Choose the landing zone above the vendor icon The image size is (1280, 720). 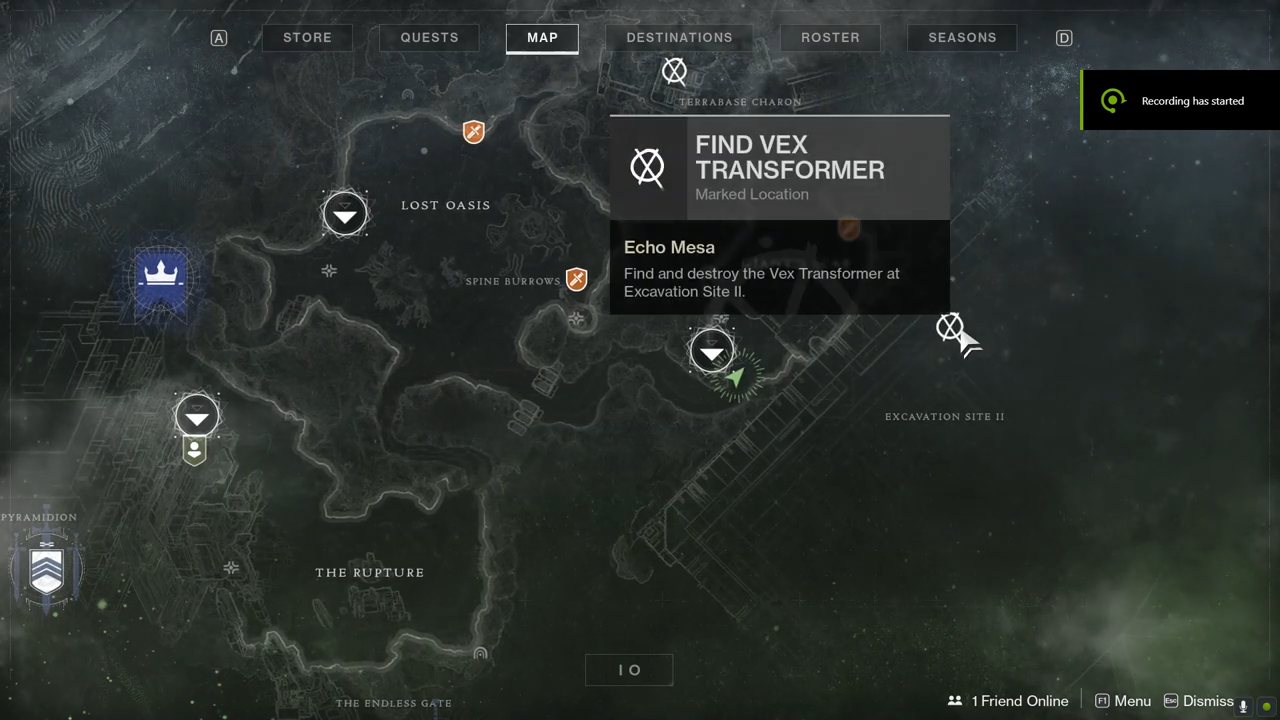pyautogui.click(x=197, y=415)
